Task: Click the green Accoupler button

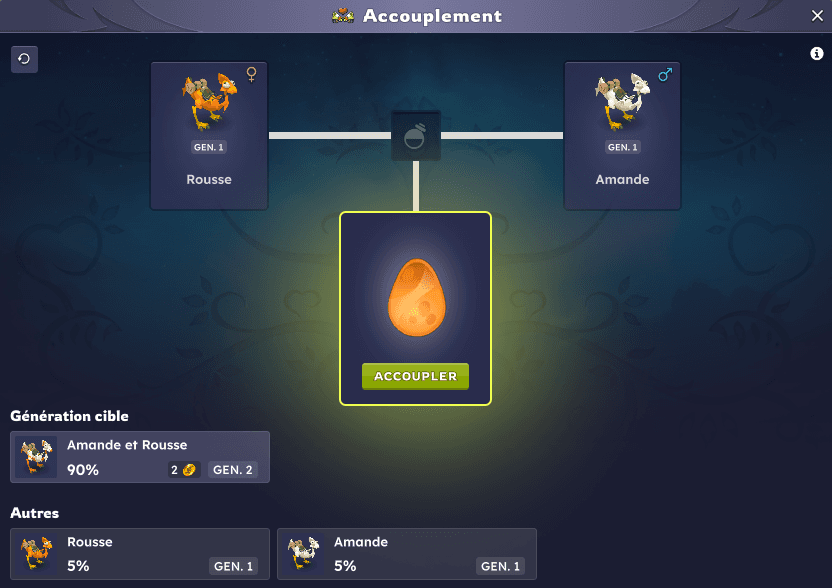Action: (x=415, y=376)
